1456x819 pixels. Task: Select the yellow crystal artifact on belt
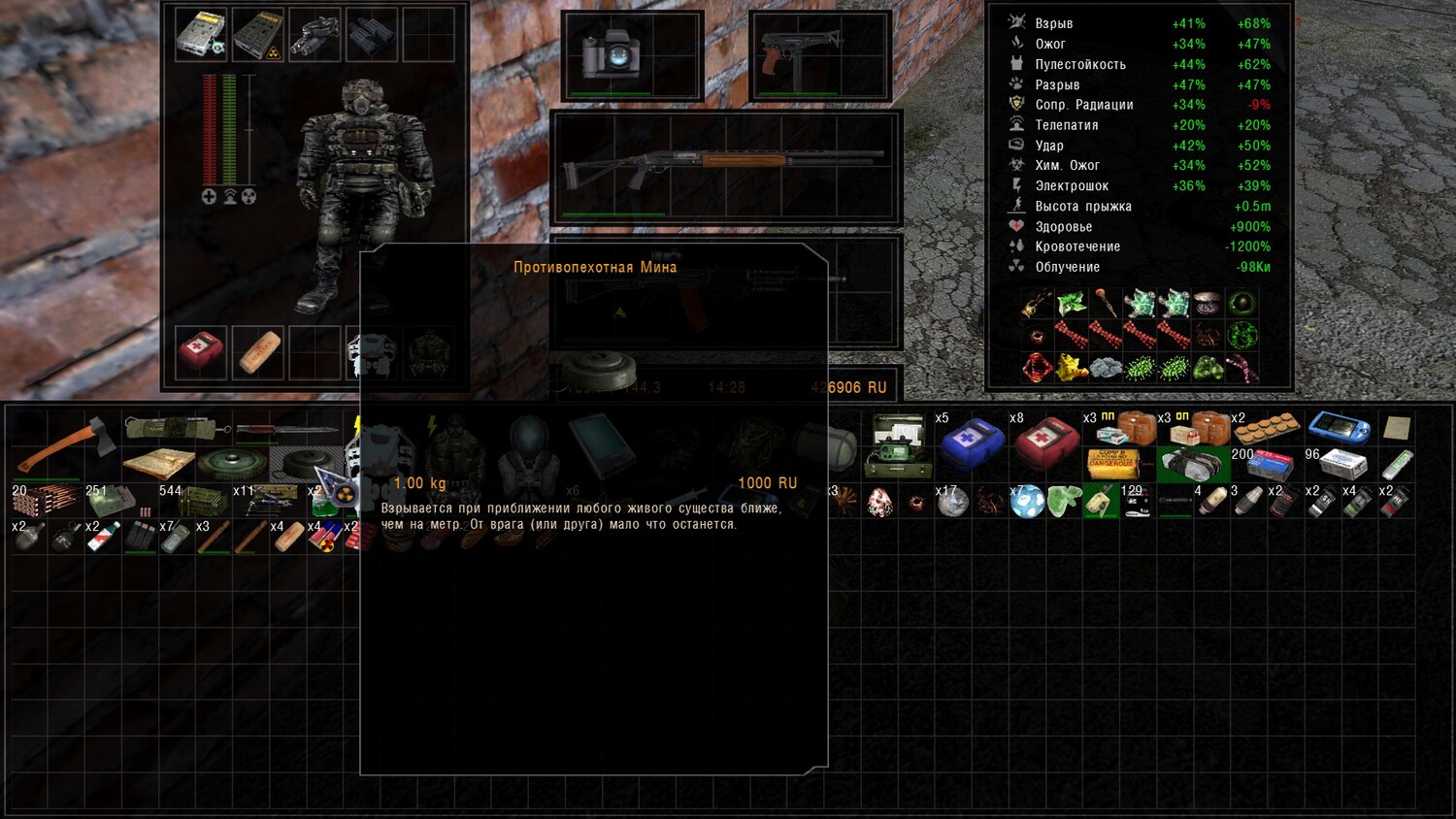tap(1072, 368)
